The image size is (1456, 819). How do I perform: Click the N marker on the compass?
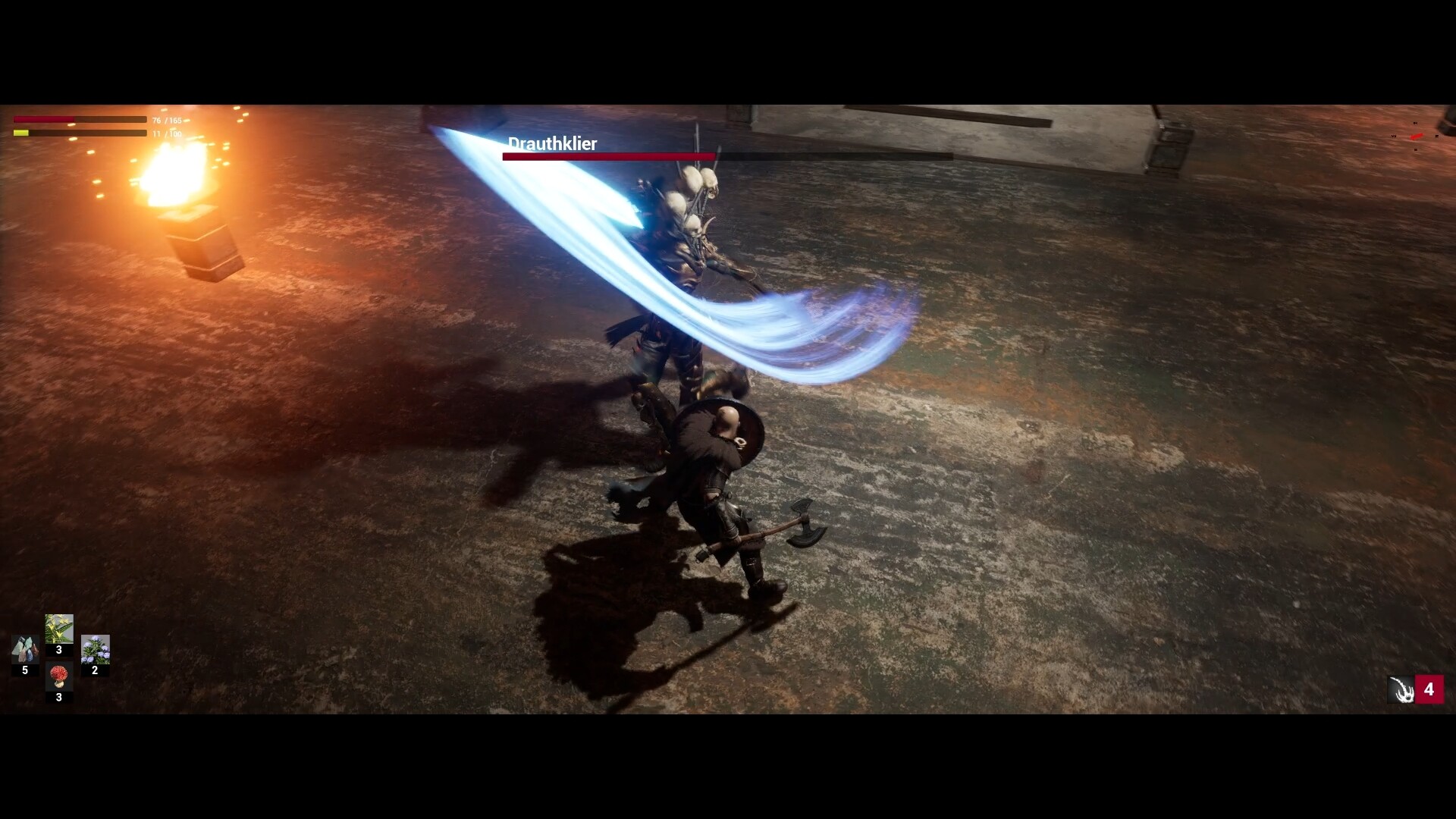pos(1416,123)
